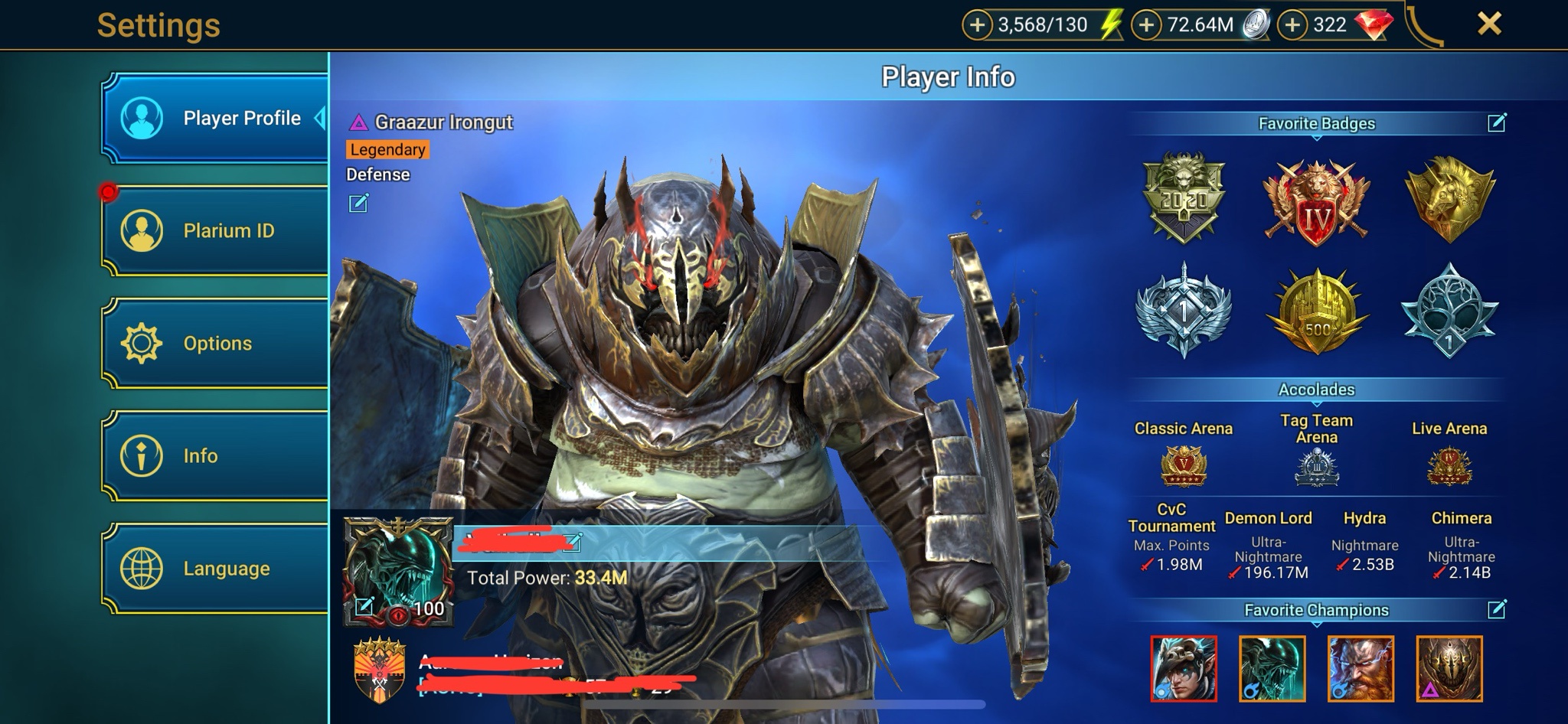Edit the Favorite Champions list

pos(1497,609)
